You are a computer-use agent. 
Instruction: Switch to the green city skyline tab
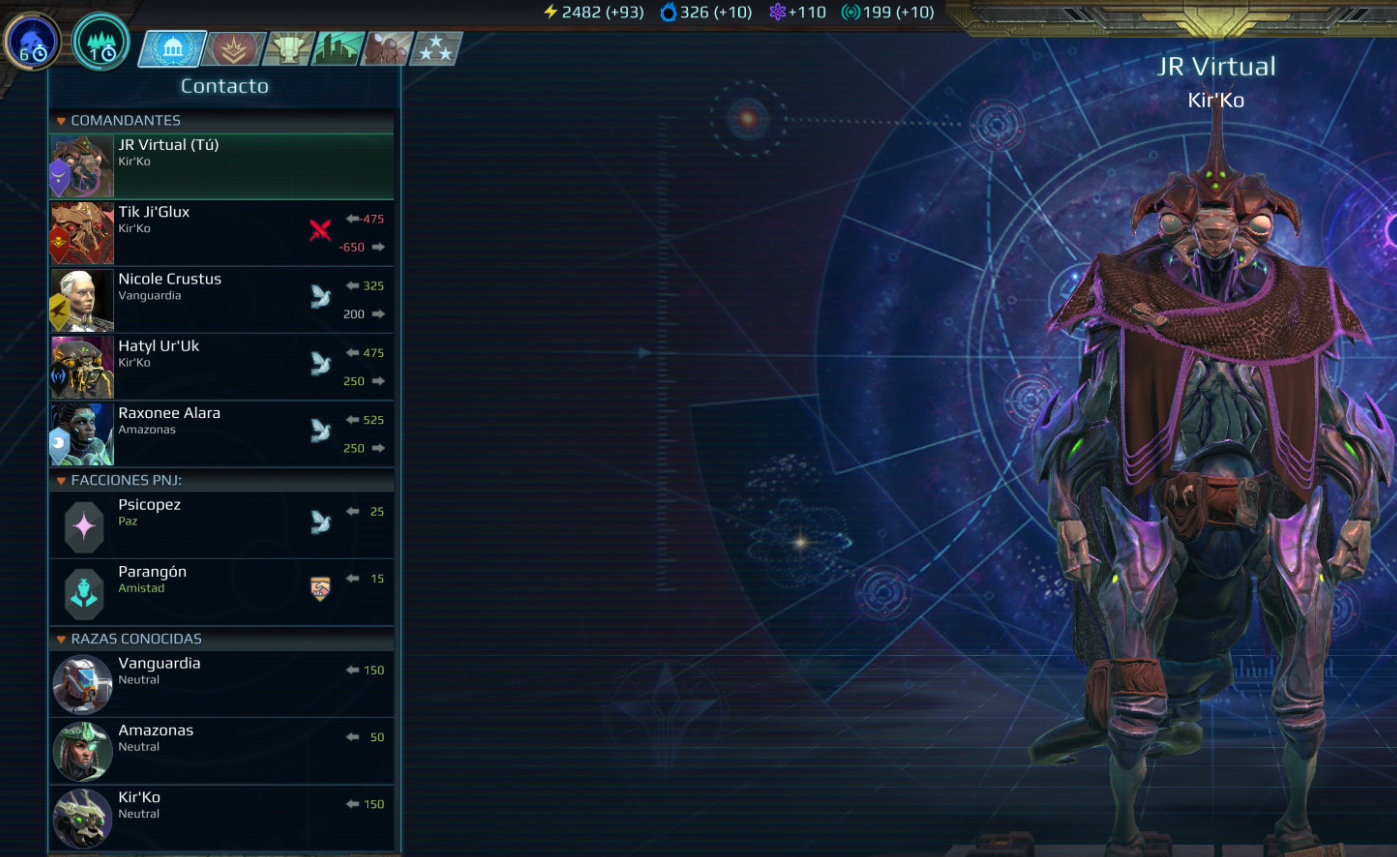[x=338, y=48]
